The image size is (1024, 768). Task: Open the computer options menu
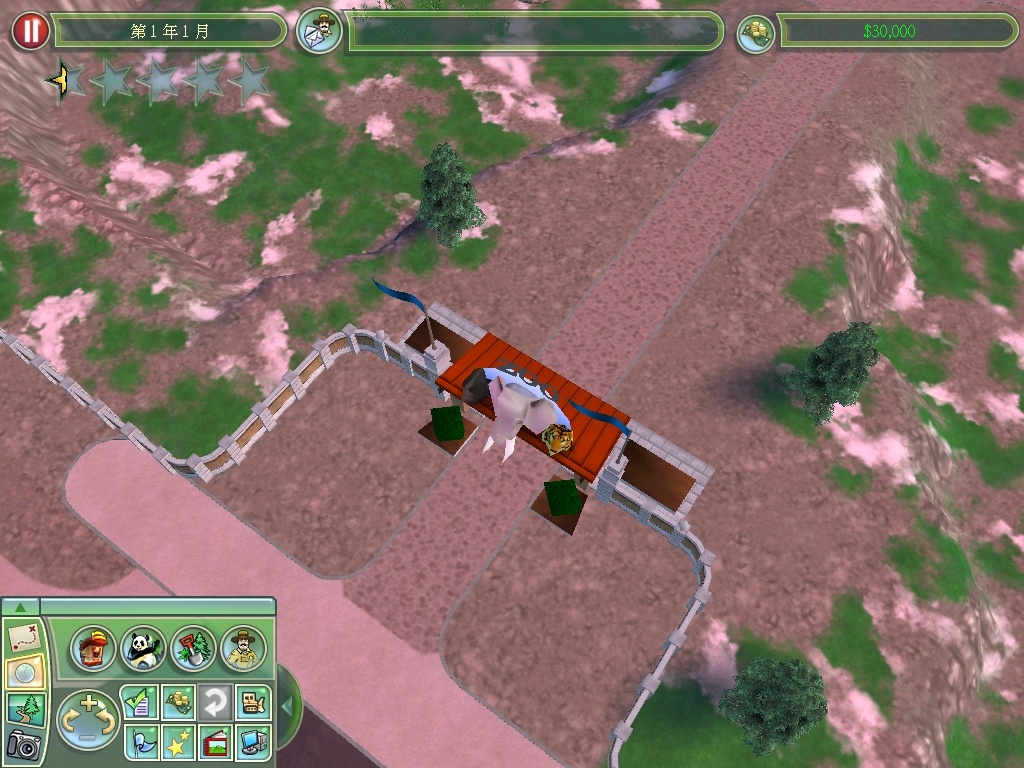pyautogui.click(x=251, y=742)
